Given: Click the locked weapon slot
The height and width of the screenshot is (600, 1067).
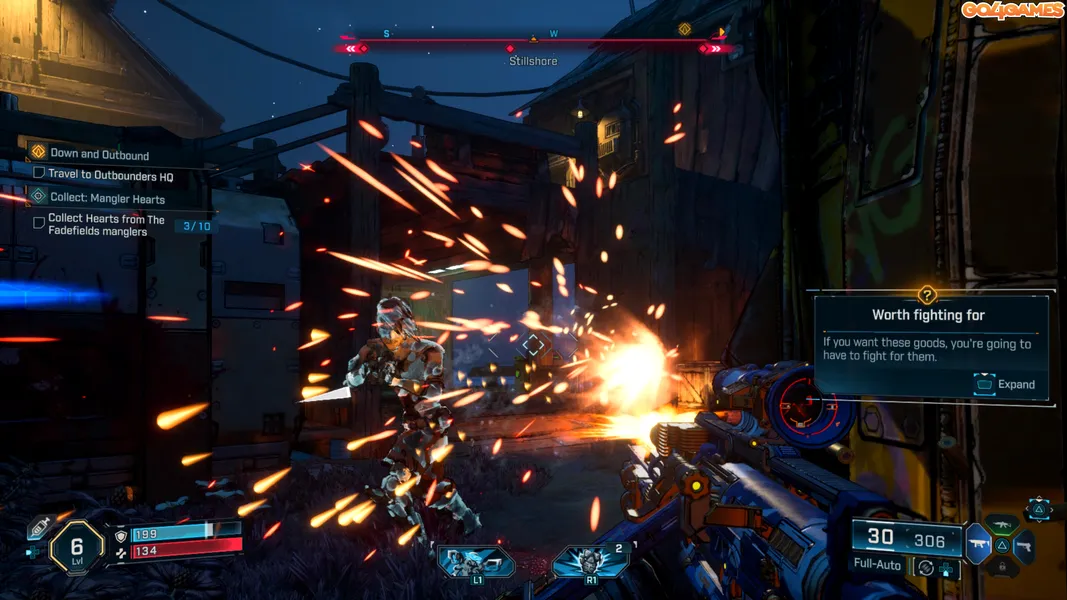Looking at the screenshot, I should click(x=1001, y=568).
